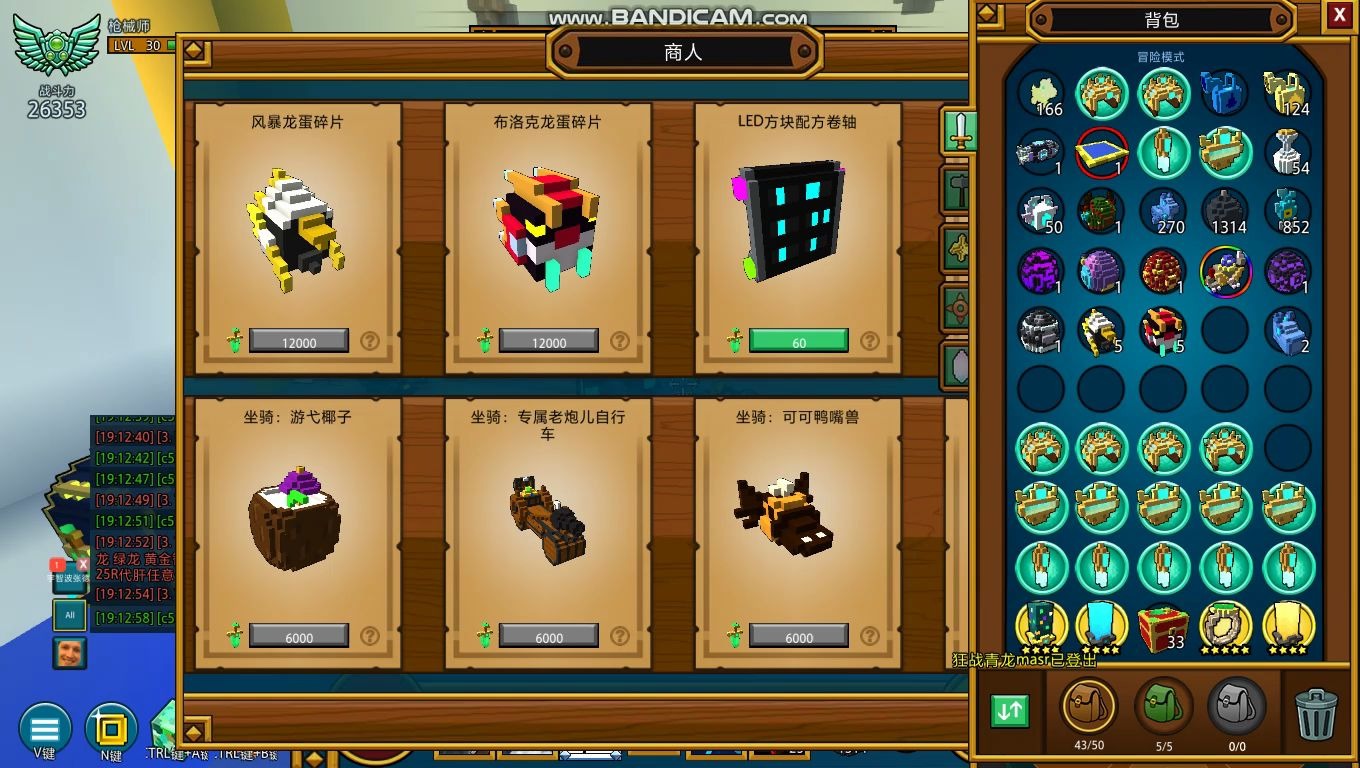Switch to the grey backpack tab 0/0

1237,706
